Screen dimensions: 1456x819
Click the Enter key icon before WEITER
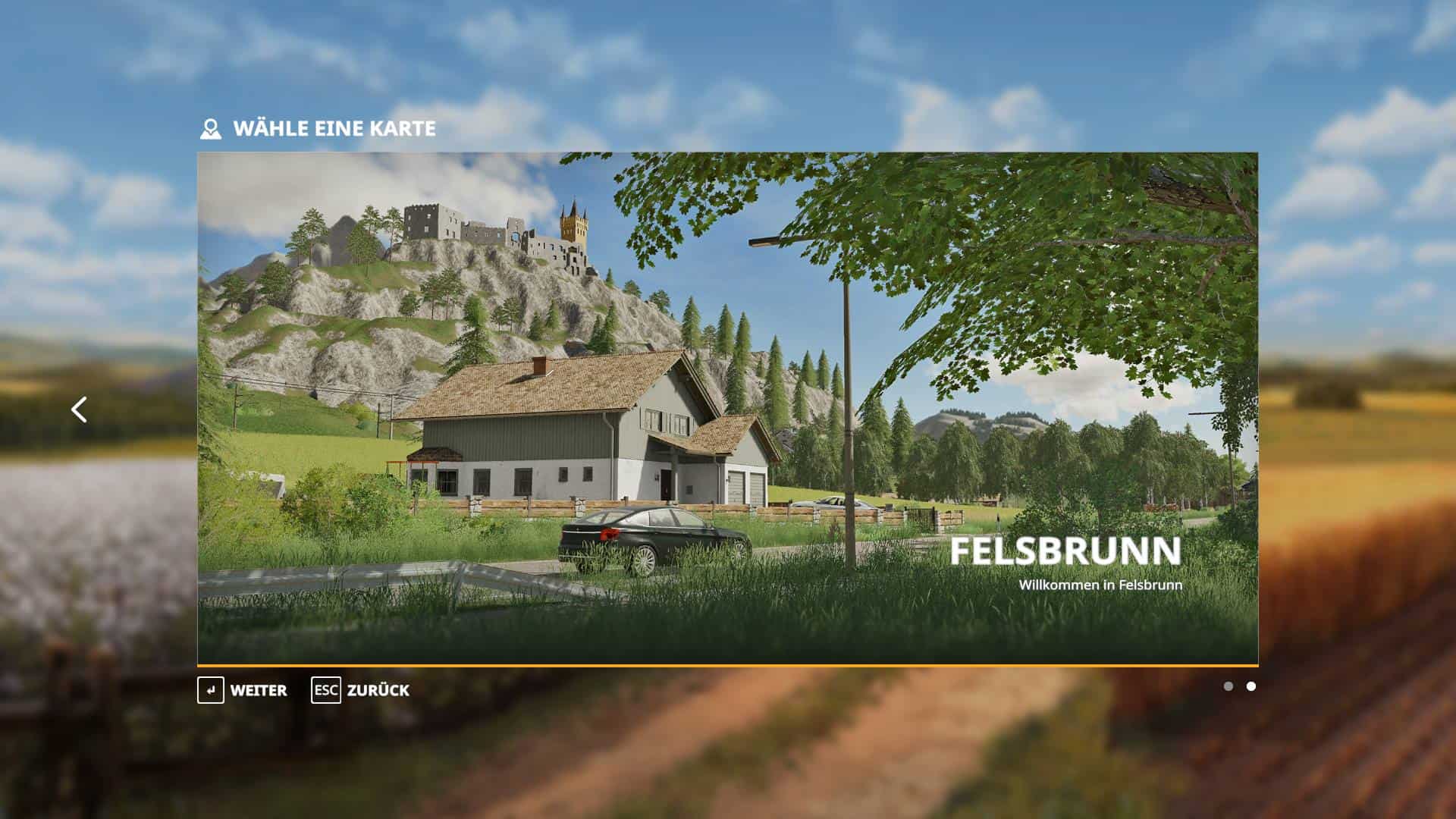click(x=209, y=691)
